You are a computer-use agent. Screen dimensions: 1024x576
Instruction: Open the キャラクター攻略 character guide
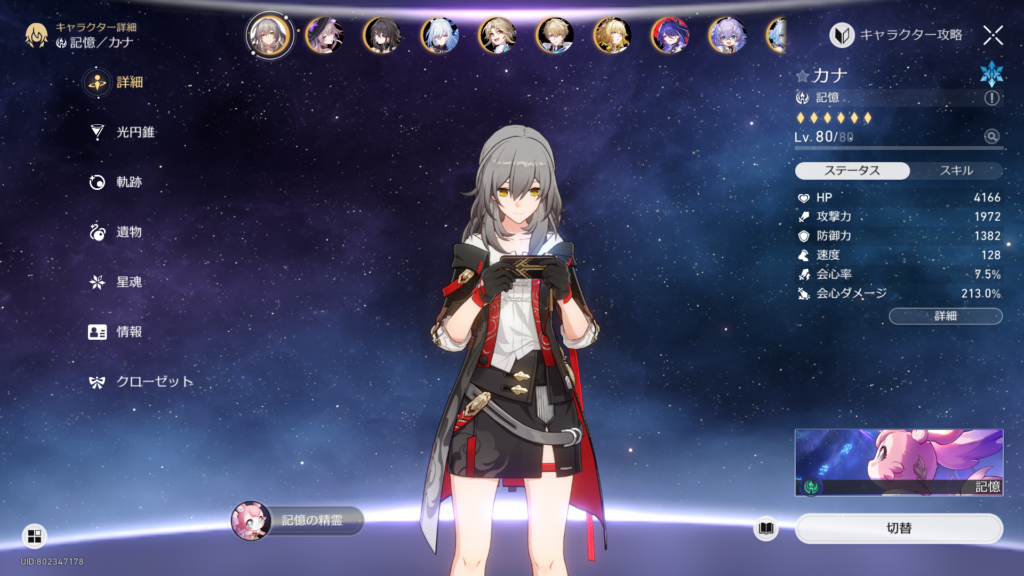pyautogui.click(x=896, y=35)
